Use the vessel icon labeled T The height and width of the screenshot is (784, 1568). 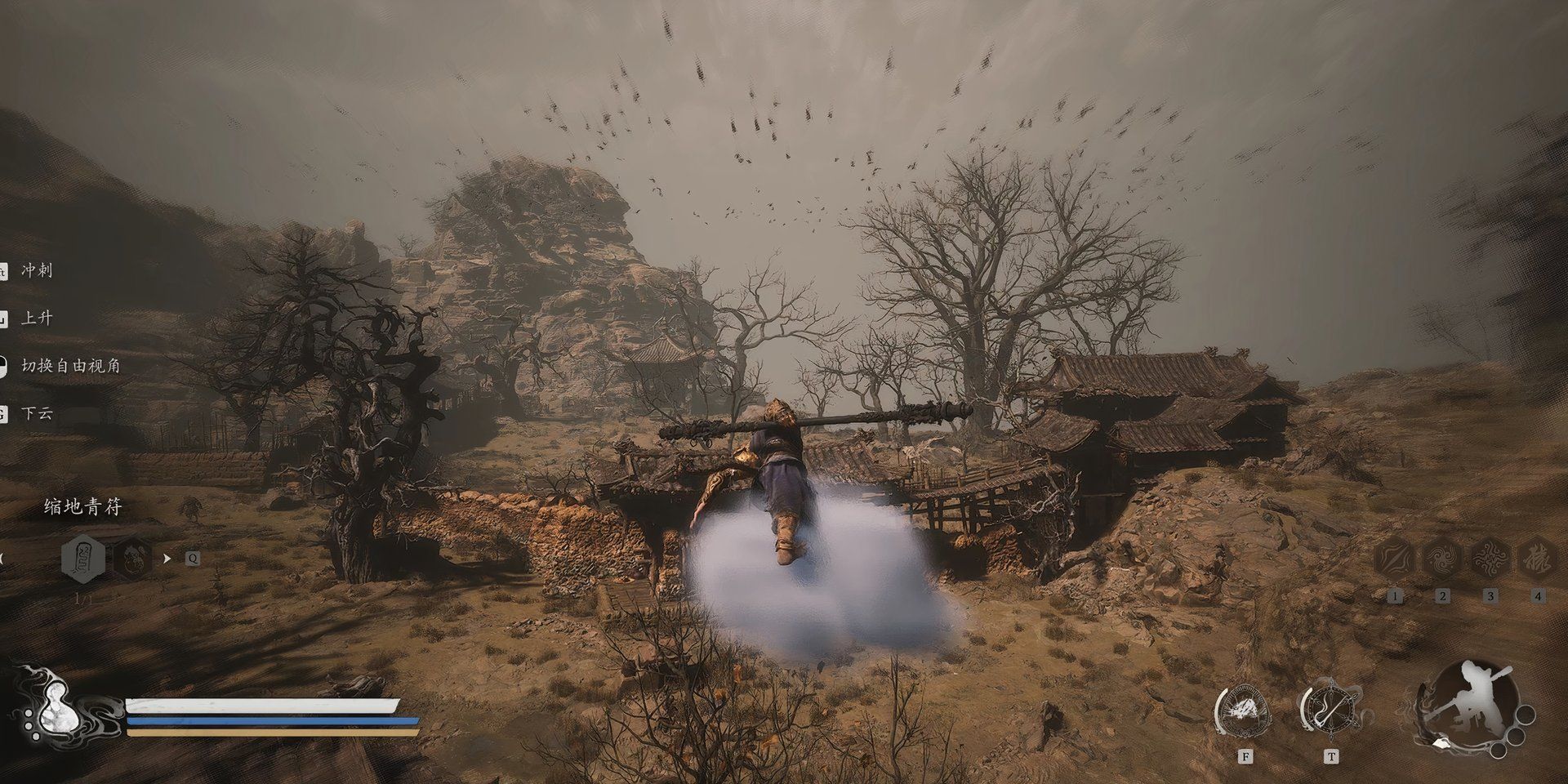pos(1331,709)
